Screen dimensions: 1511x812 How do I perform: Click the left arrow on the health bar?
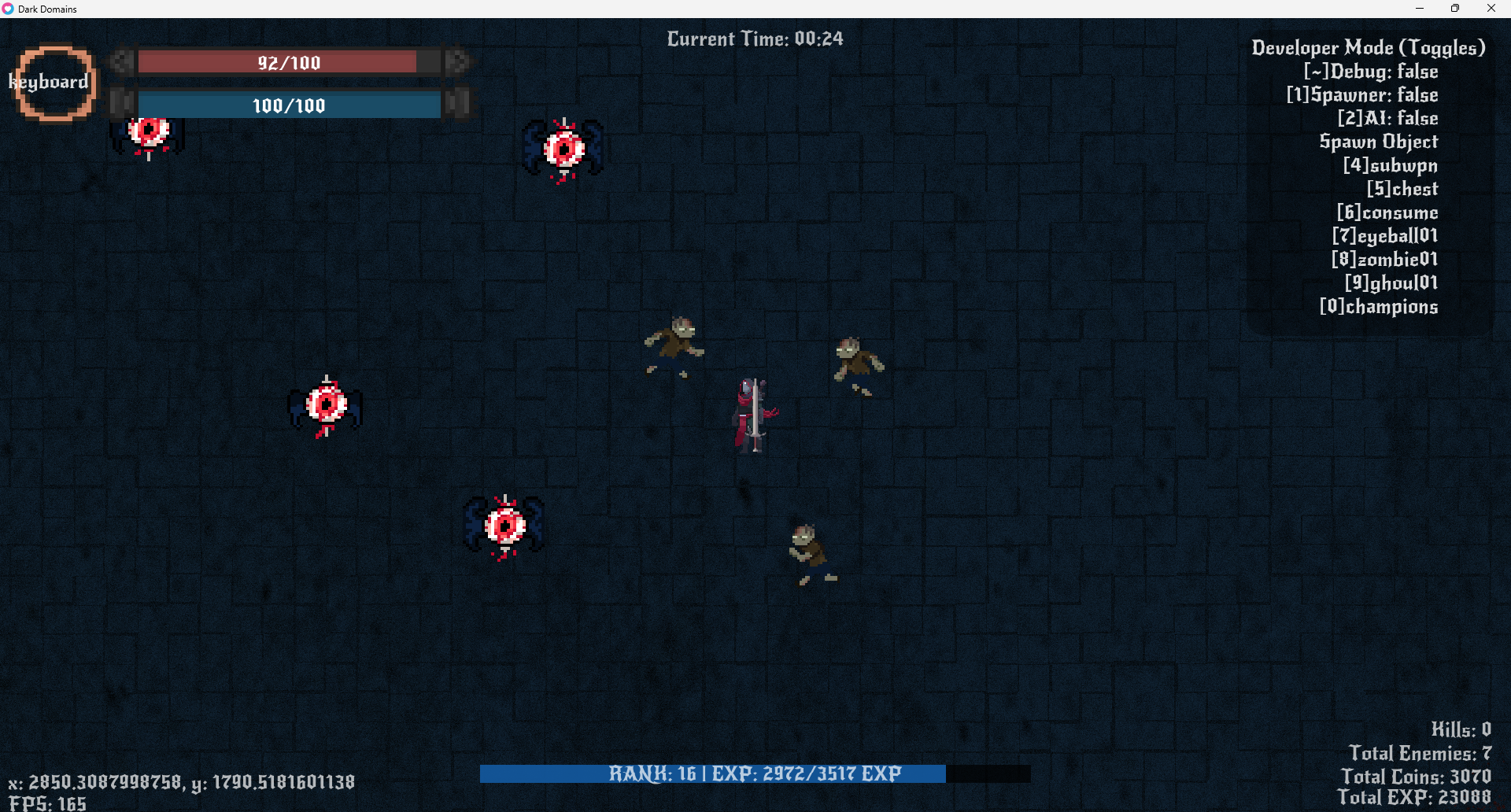point(120,61)
